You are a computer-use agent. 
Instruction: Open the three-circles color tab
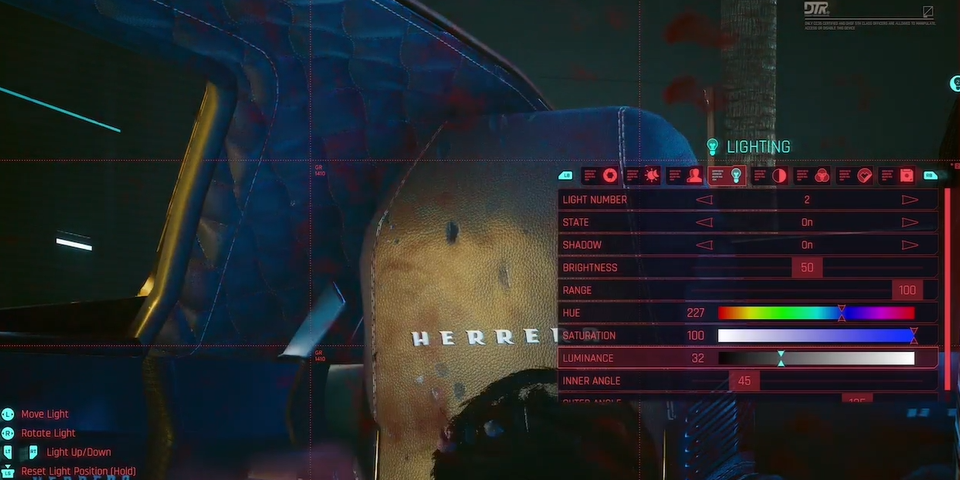coord(822,176)
